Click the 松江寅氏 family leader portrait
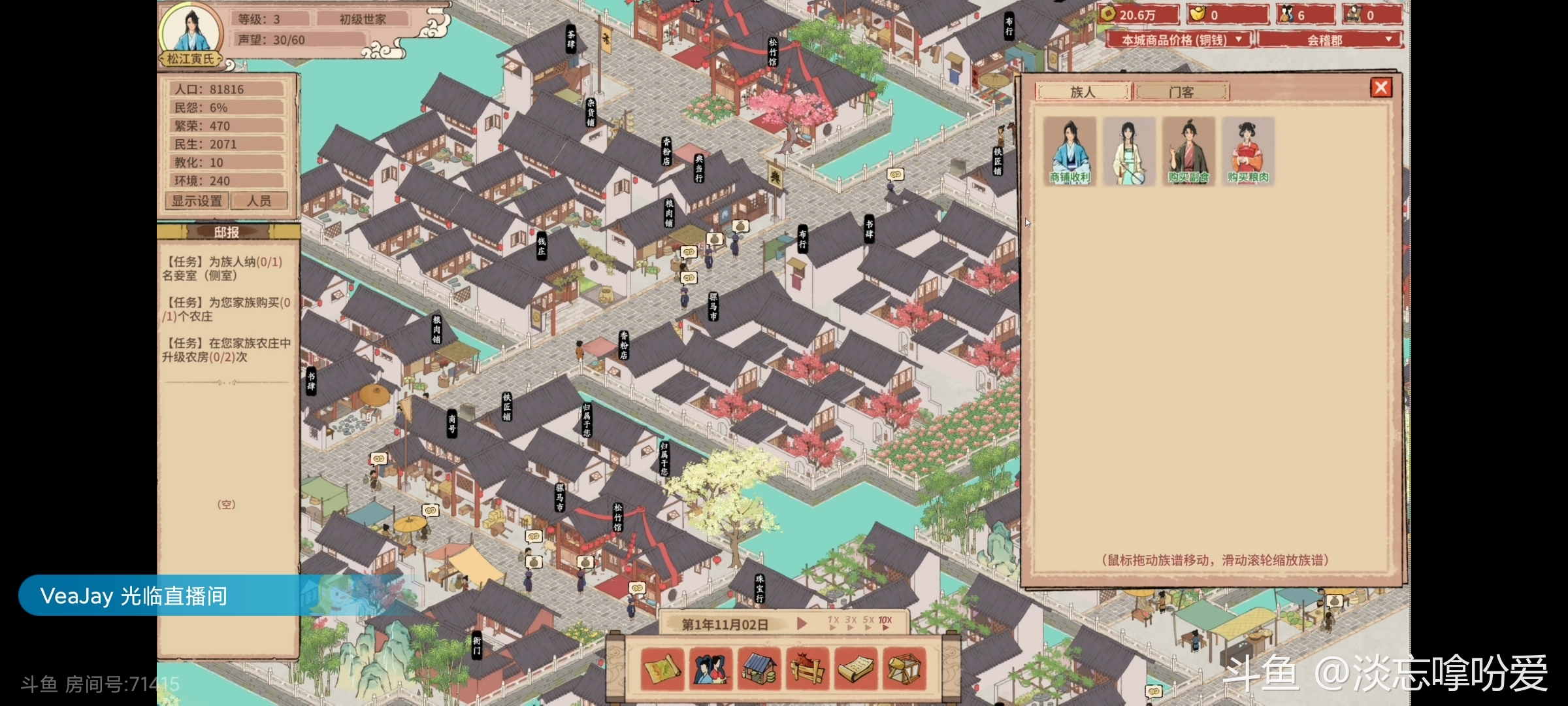Image resolution: width=1568 pixels, height=706 pixels. [191, 31]
